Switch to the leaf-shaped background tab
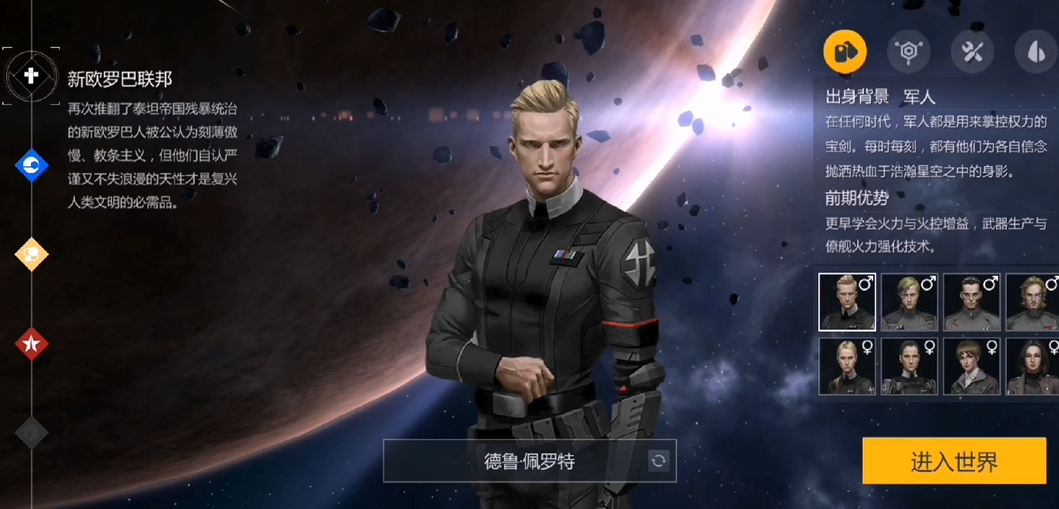This screenshot has height=509, width=1059. click(1035, 51)
